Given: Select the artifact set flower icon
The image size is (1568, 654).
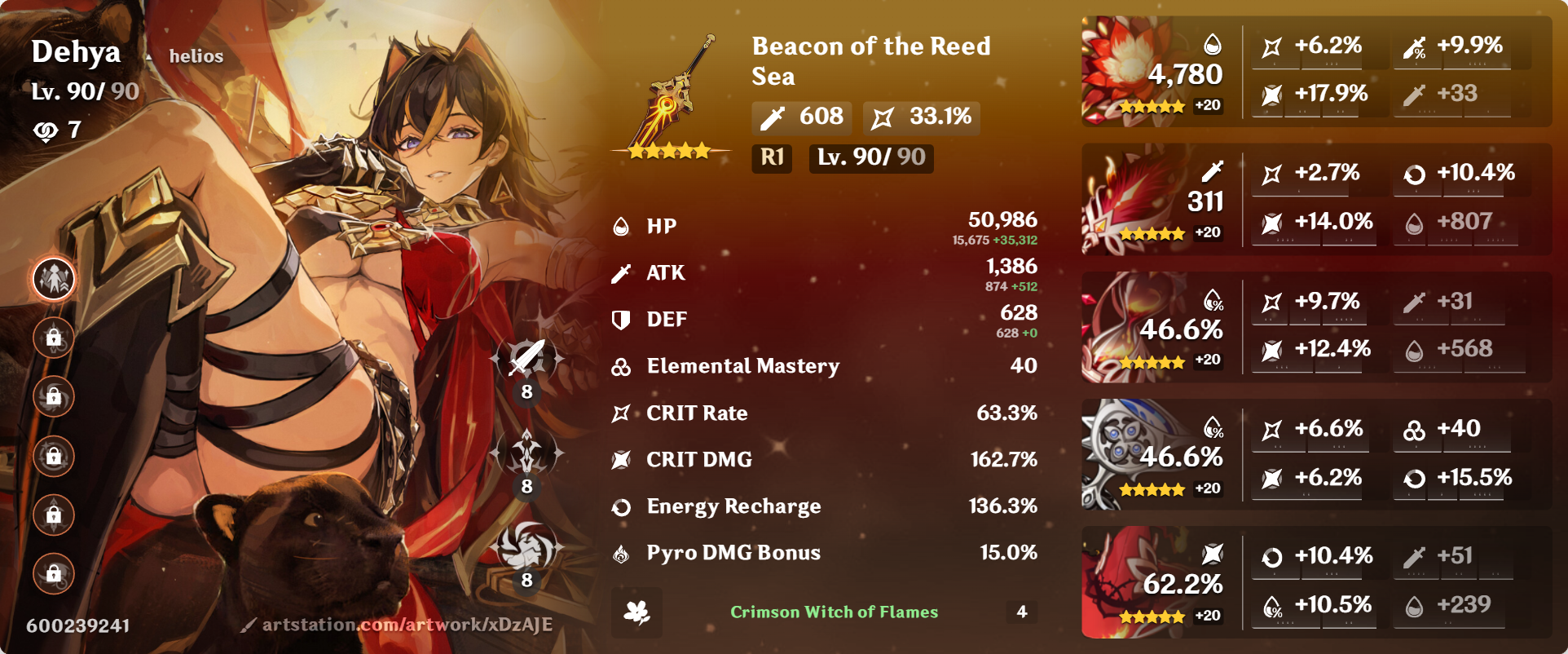Looking at the screenshot, I should point(636,612).
